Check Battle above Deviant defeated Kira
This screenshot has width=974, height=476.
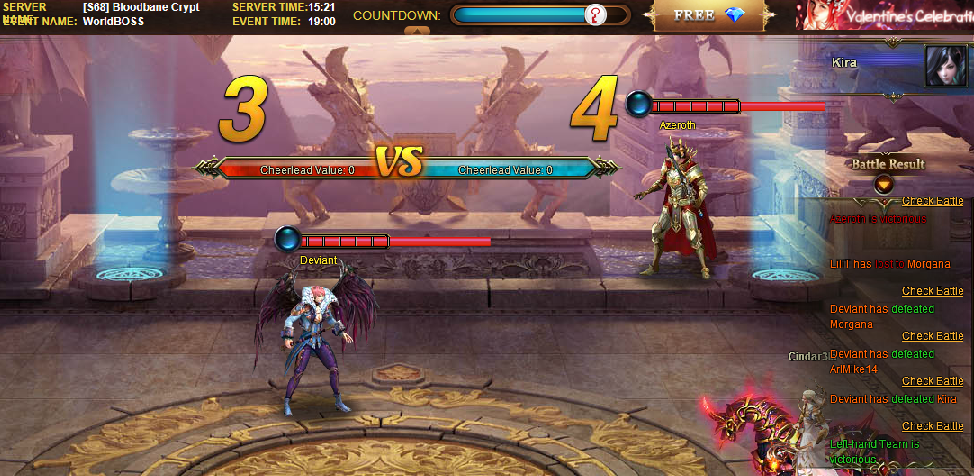[x=932, y=381]
